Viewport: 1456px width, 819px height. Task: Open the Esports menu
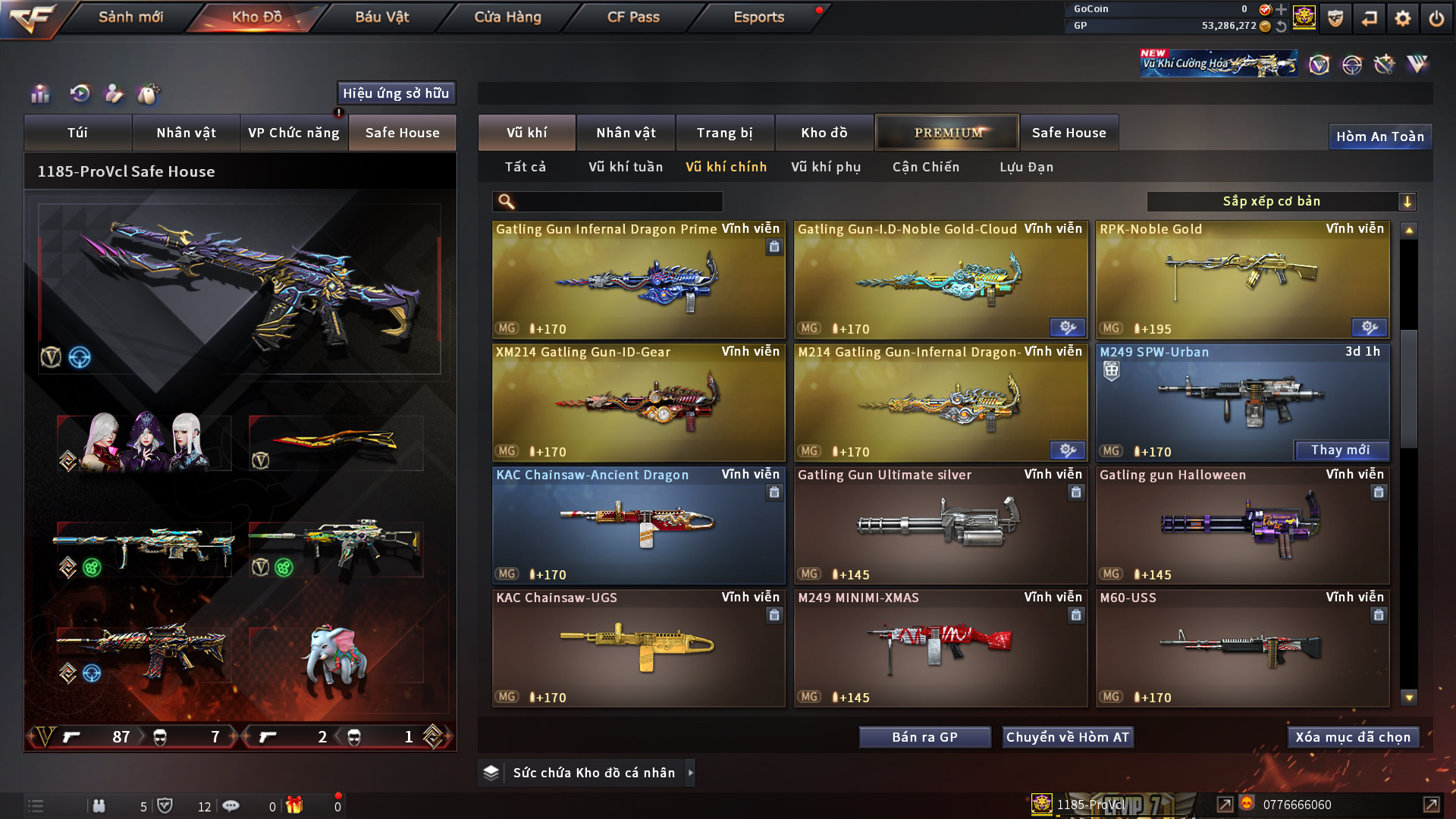(758, 17)
